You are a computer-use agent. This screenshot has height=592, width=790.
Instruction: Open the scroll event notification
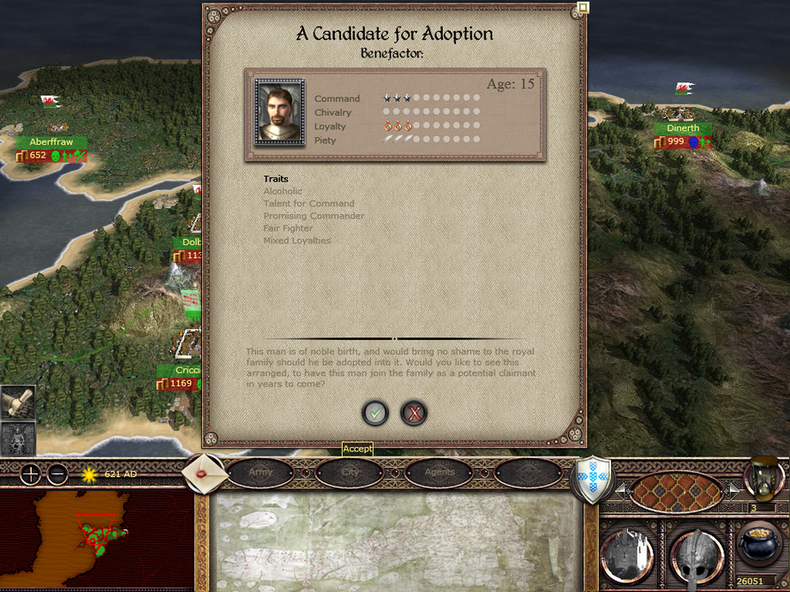18,401
